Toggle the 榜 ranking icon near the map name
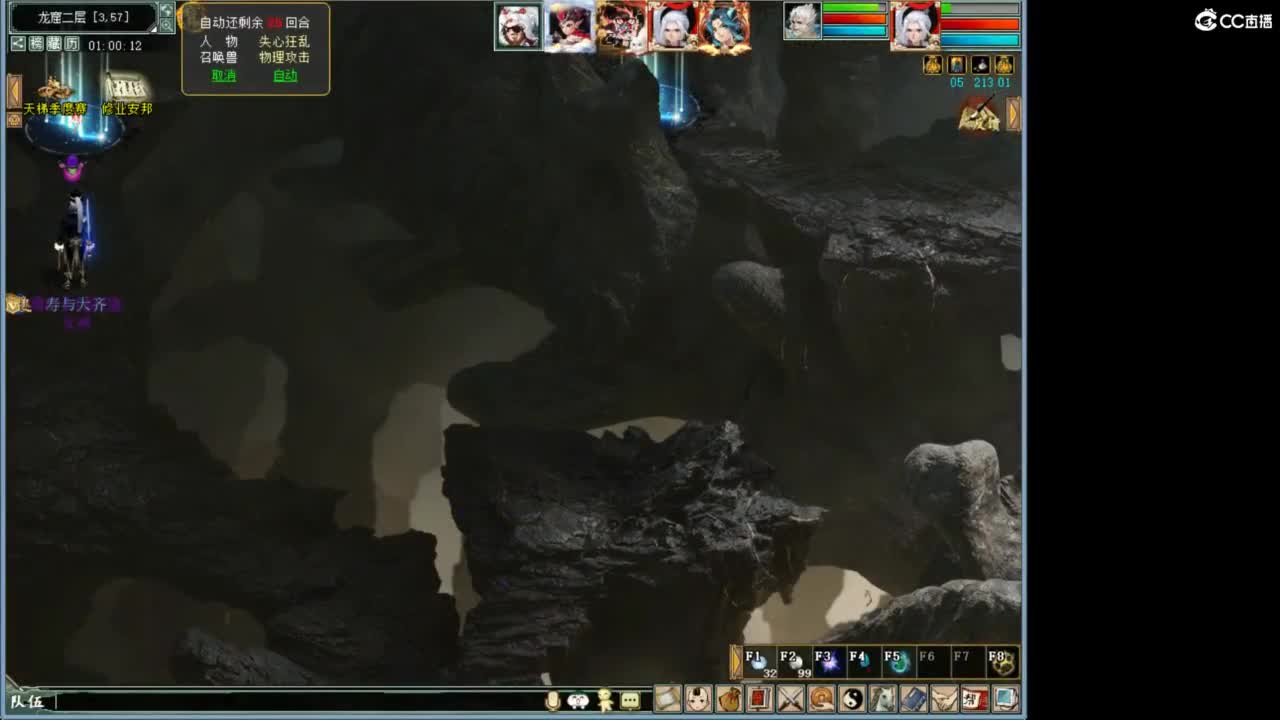Image resolution: width=1280 pixels, height=720 pixels. 35,43
